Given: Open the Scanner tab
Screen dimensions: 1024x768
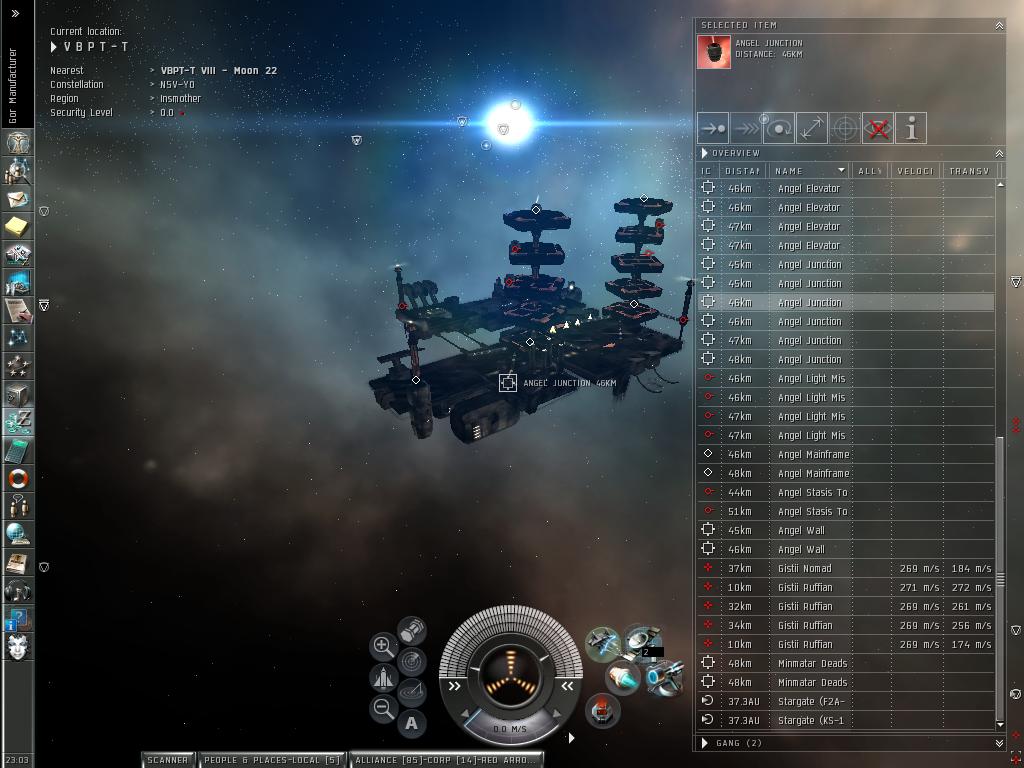Looking at the screenshot, I should click(168, 760).
